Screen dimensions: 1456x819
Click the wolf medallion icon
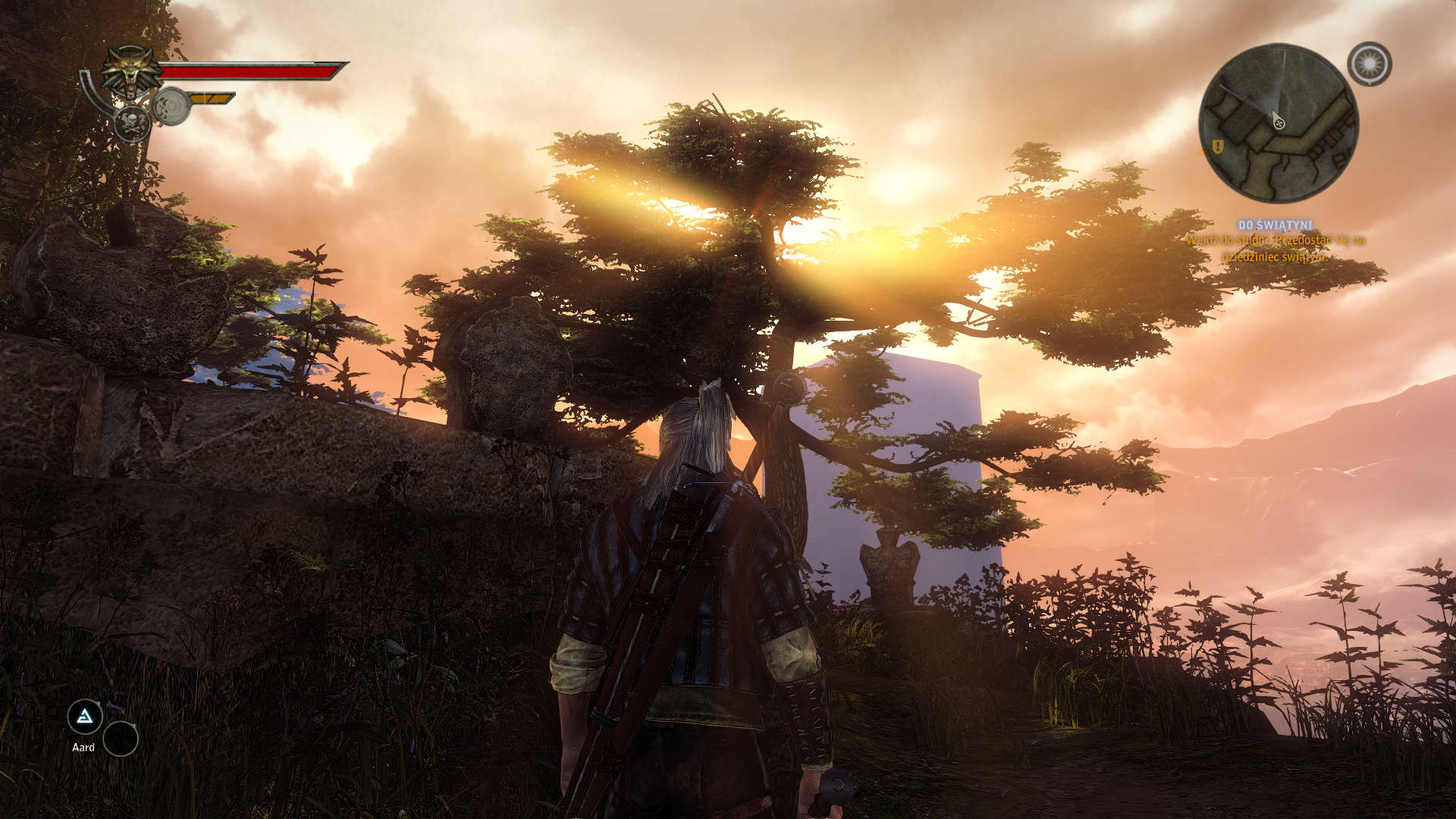(x=132, y=73)
